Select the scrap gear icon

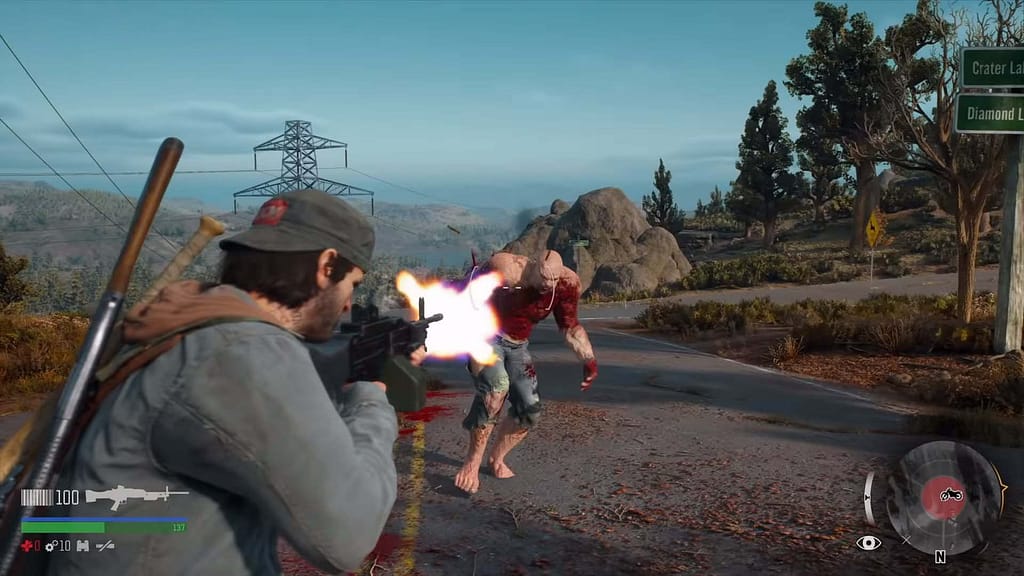pos(51,545)
